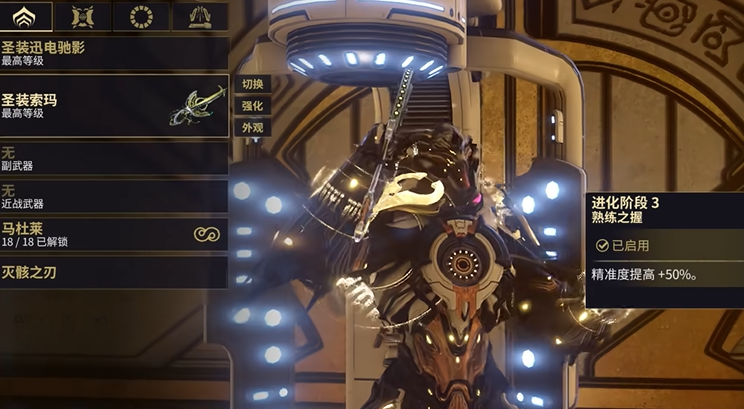Open the segmented ring icon tab
The image size is (744, 409).
click(x=141, y=16)
